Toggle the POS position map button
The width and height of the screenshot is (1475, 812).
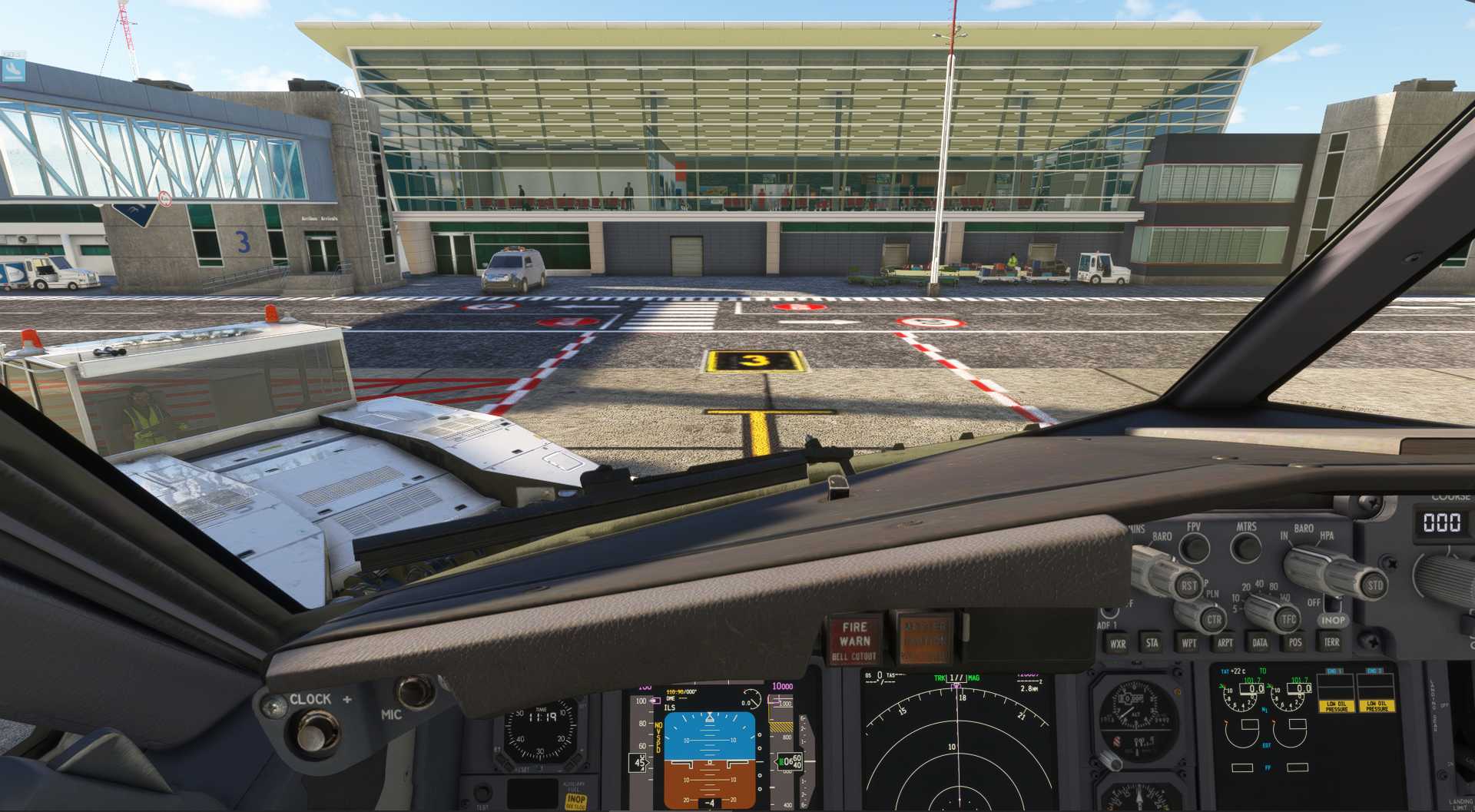click(1295, 642)
